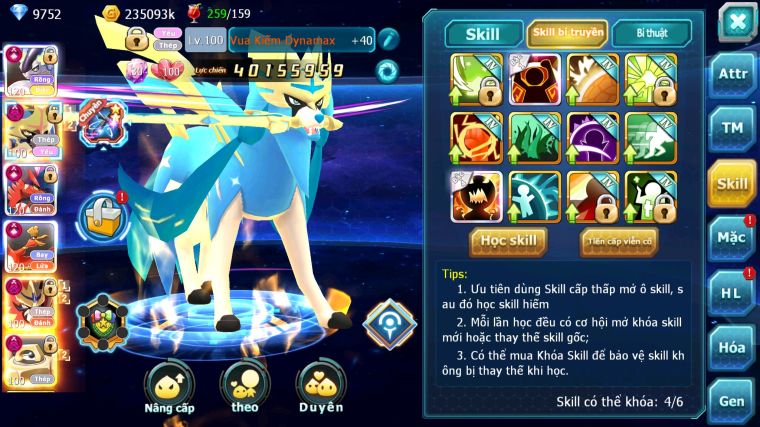Image resolution: width=760 pixels, height=427 pixels.
Task: Click the orange padlock icon with red alert
Action: [102, 212]
